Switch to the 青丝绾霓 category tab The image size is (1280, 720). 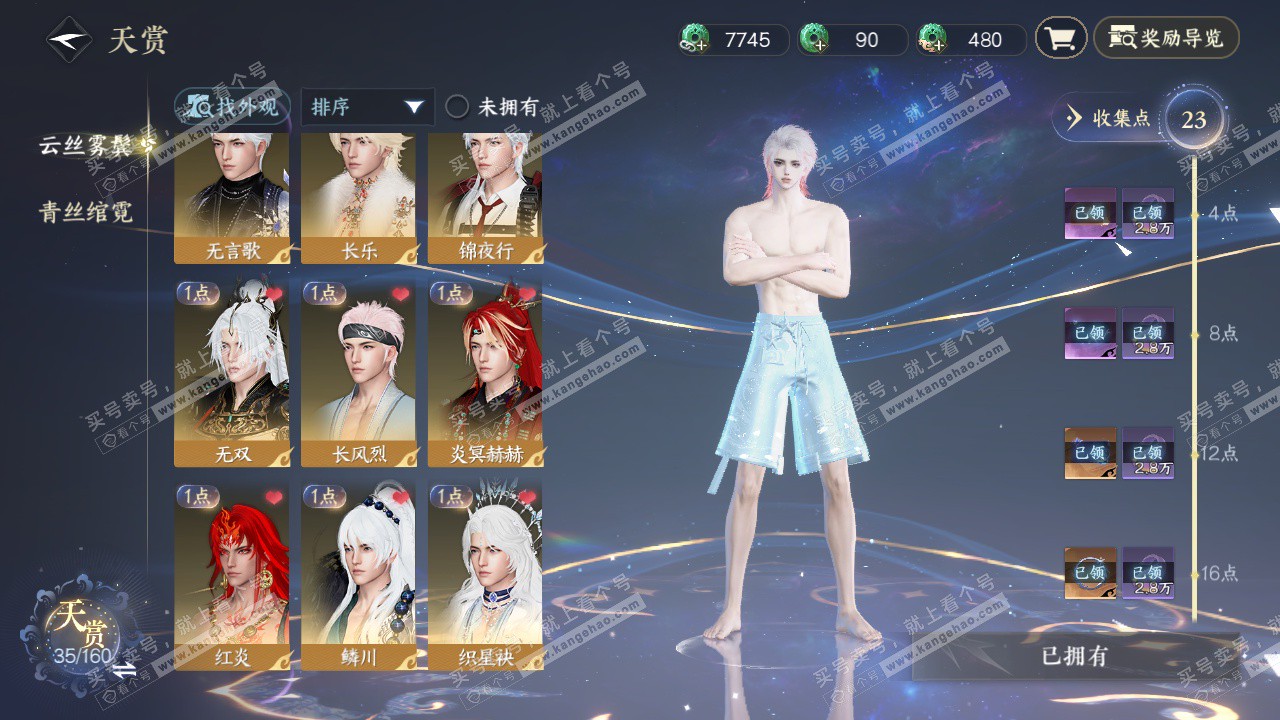coord(86,212)
